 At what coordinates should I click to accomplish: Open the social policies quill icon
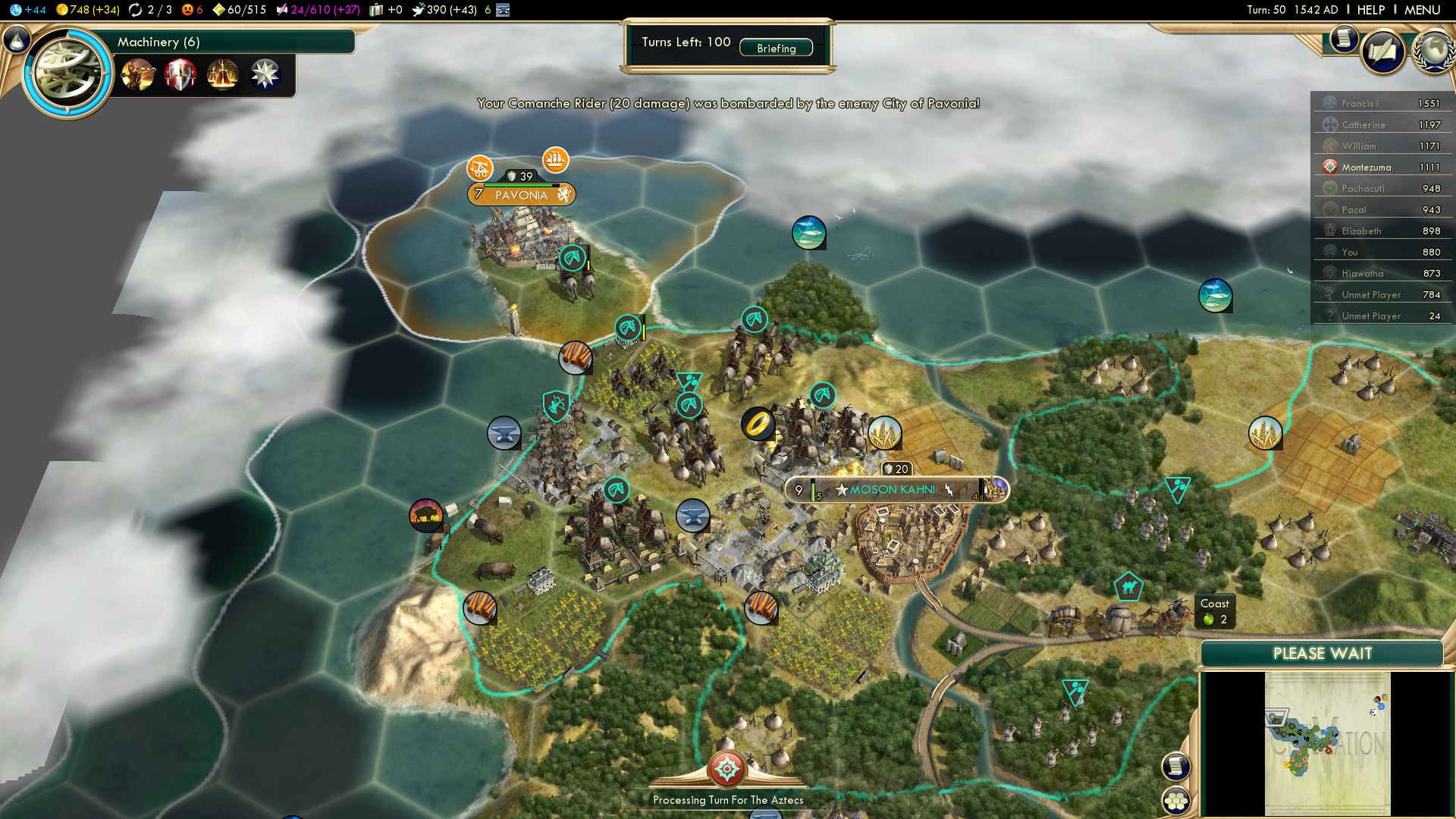coord(1382,52)
